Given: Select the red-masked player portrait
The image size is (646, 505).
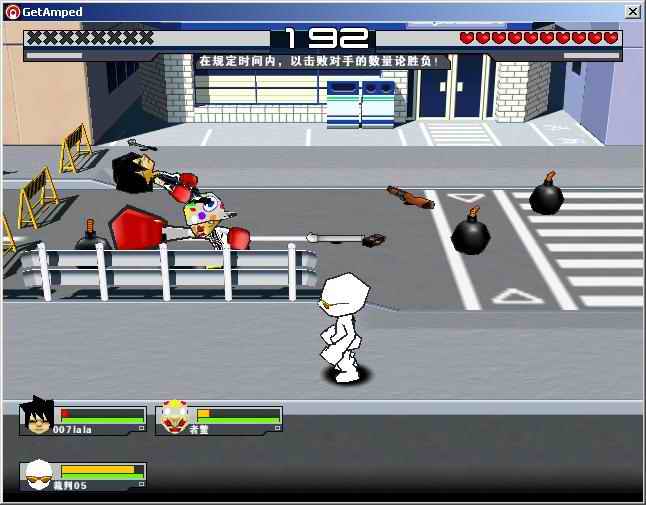Looking at the screenshot, I should (x=174, y=416).
